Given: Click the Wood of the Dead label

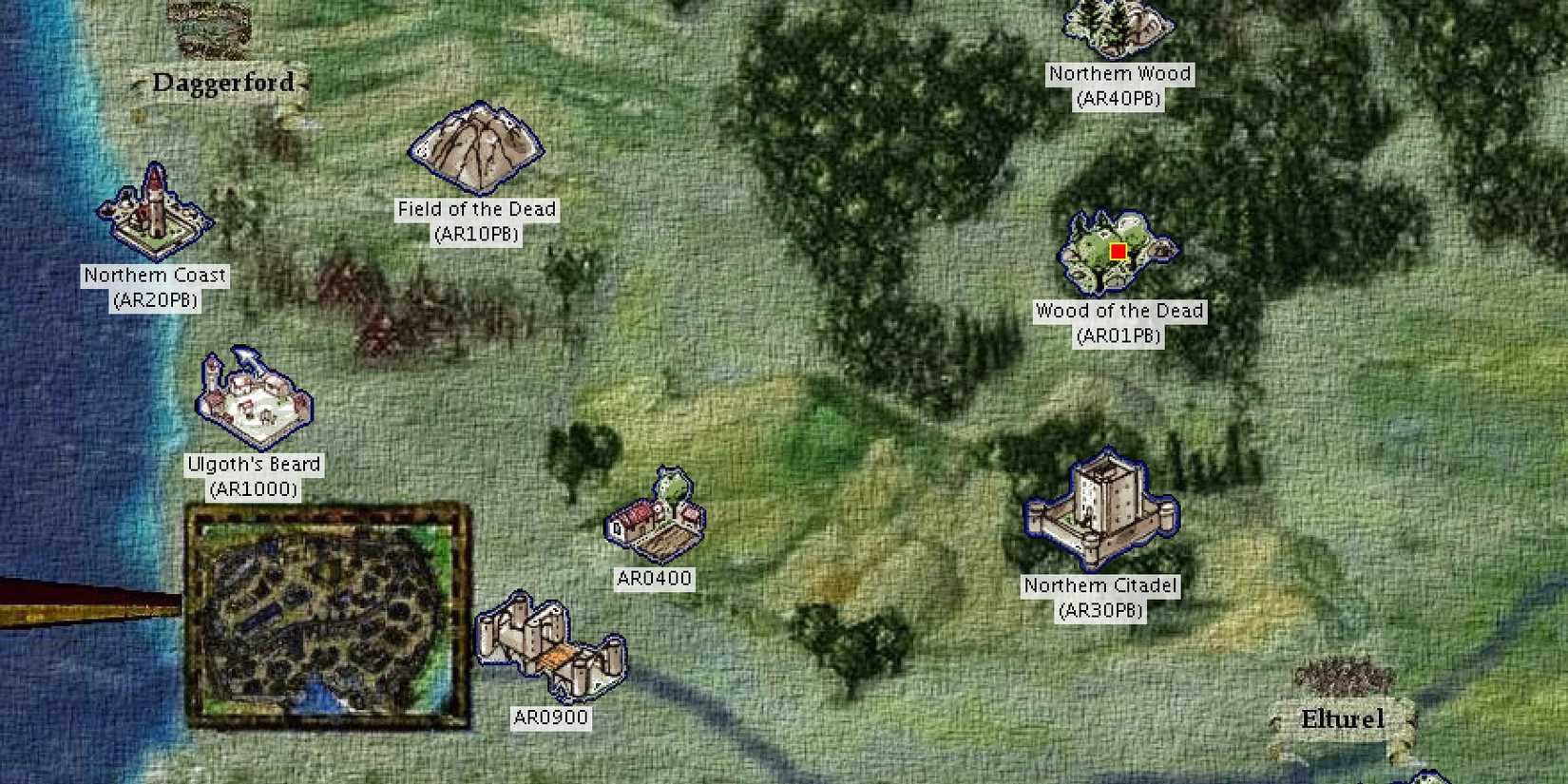Looking at the screenshot, I should coord(1119,311).
